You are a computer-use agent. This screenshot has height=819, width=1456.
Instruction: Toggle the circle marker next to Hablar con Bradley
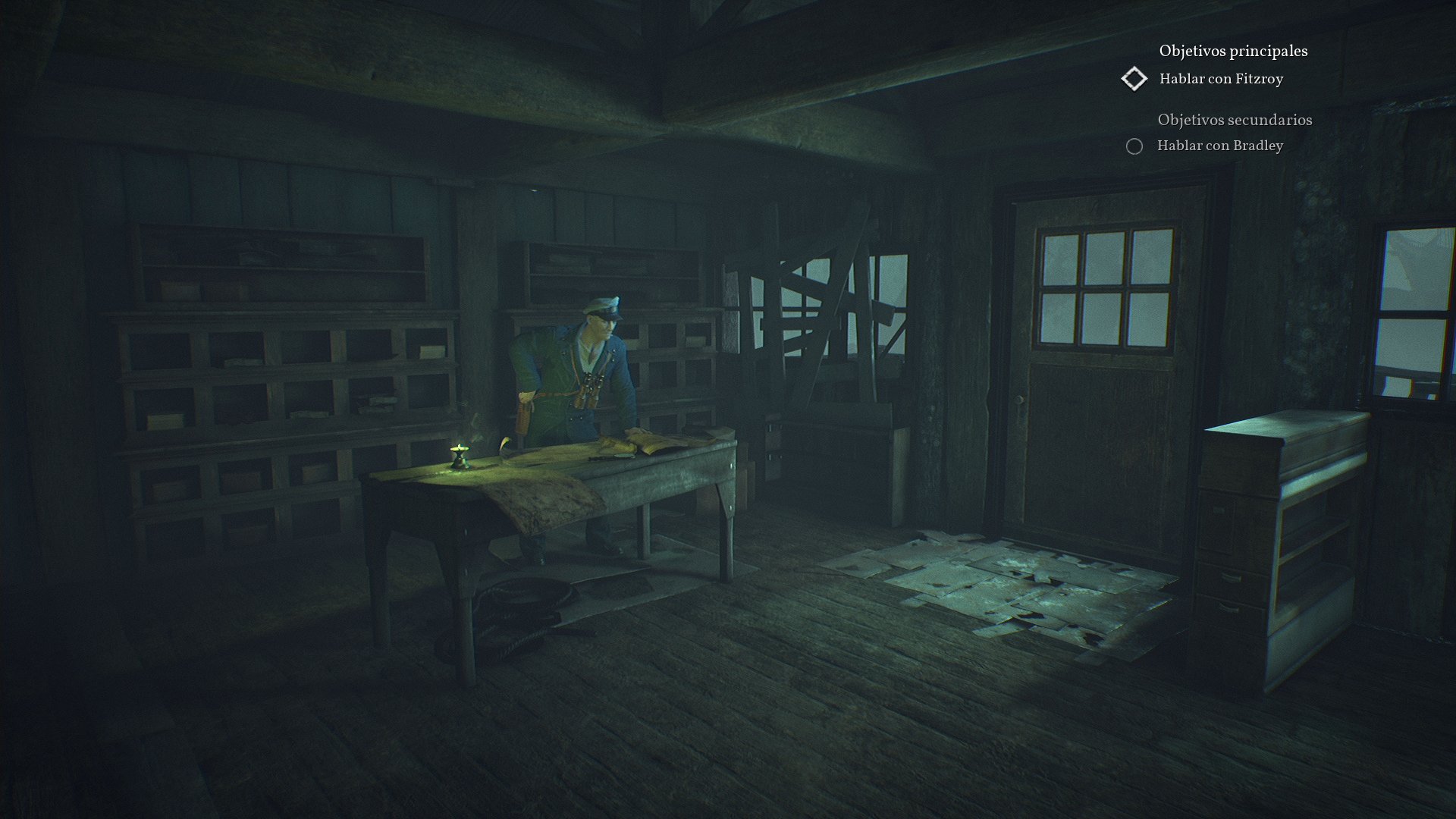coord(1133,146)
